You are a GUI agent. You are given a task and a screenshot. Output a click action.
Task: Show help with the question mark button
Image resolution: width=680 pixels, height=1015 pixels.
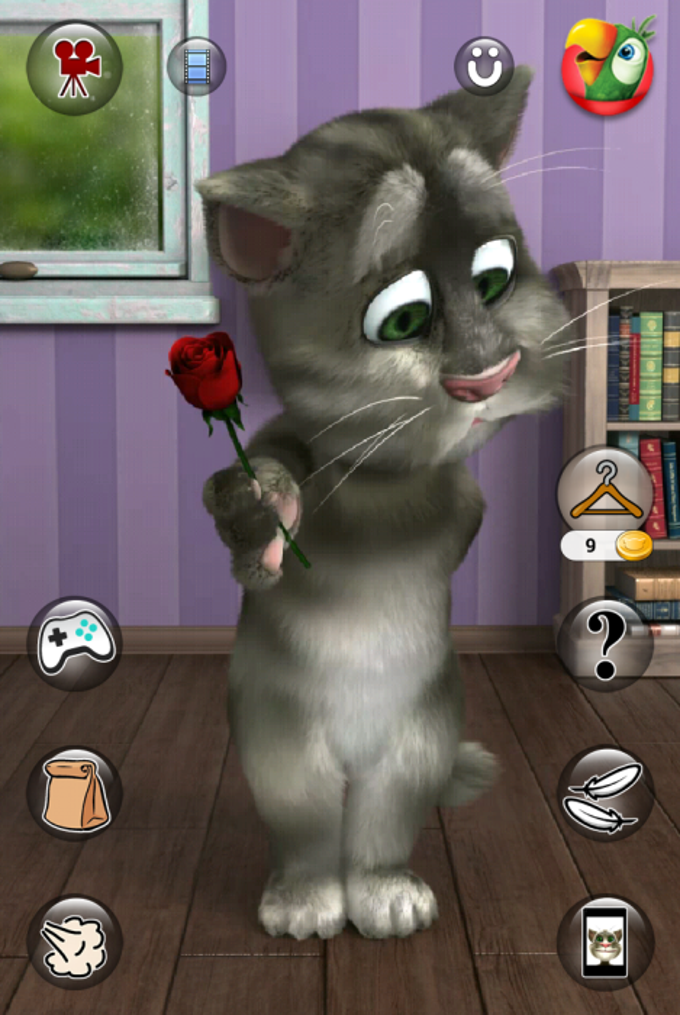(x=605, y=643)
